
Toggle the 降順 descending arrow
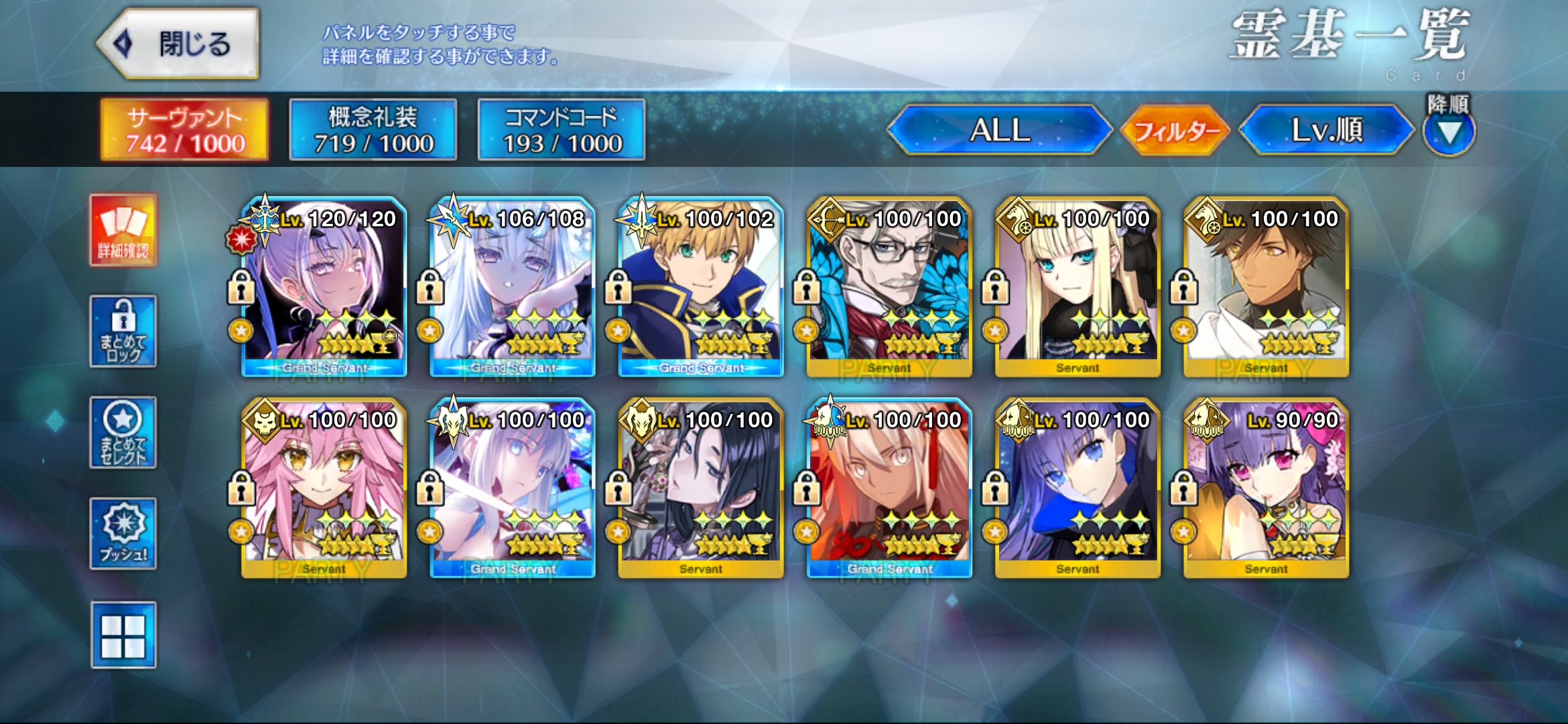pyautogui.click(x=1449, y=133)
